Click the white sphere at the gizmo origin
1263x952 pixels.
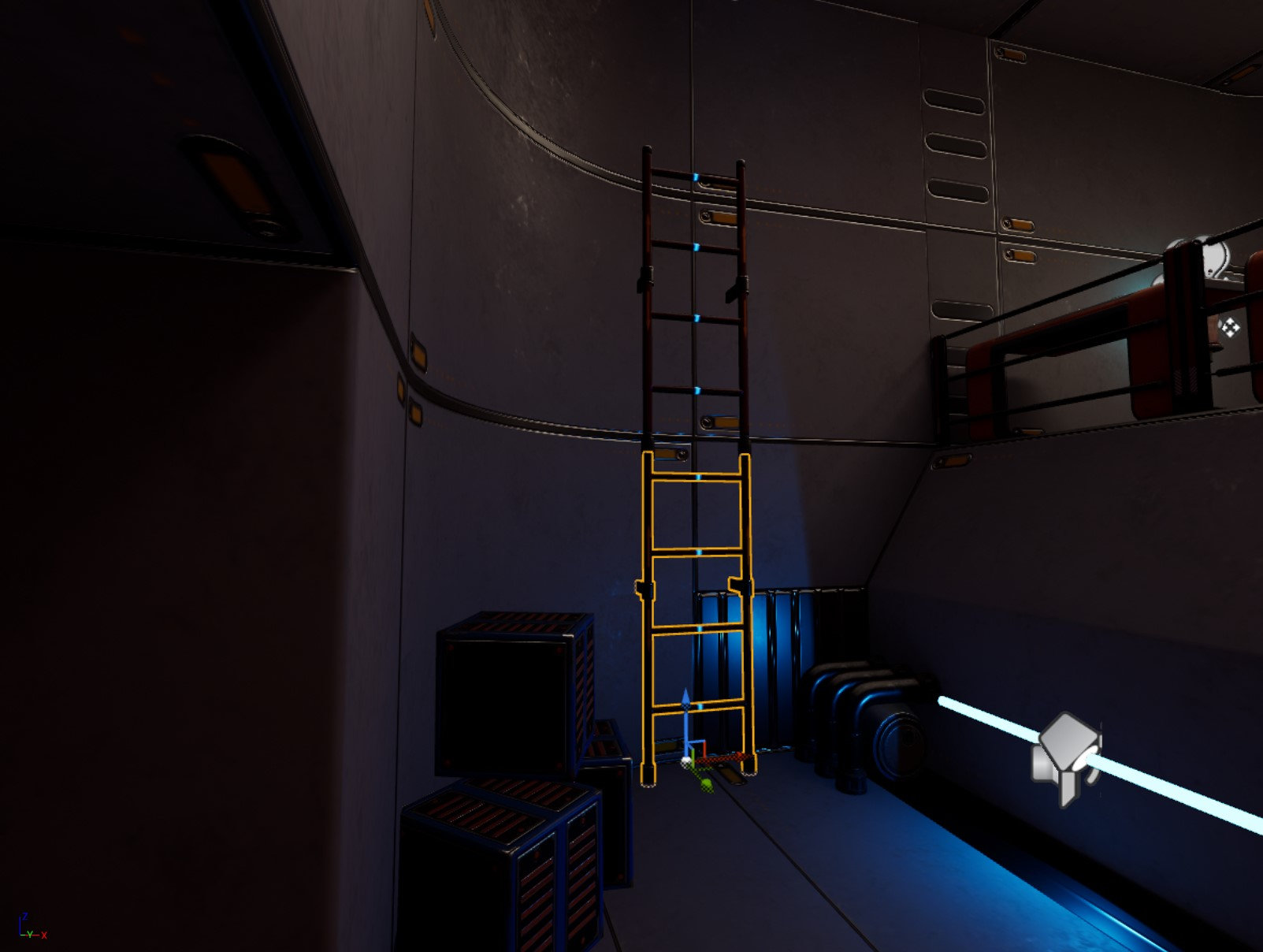tap(687, 761)
